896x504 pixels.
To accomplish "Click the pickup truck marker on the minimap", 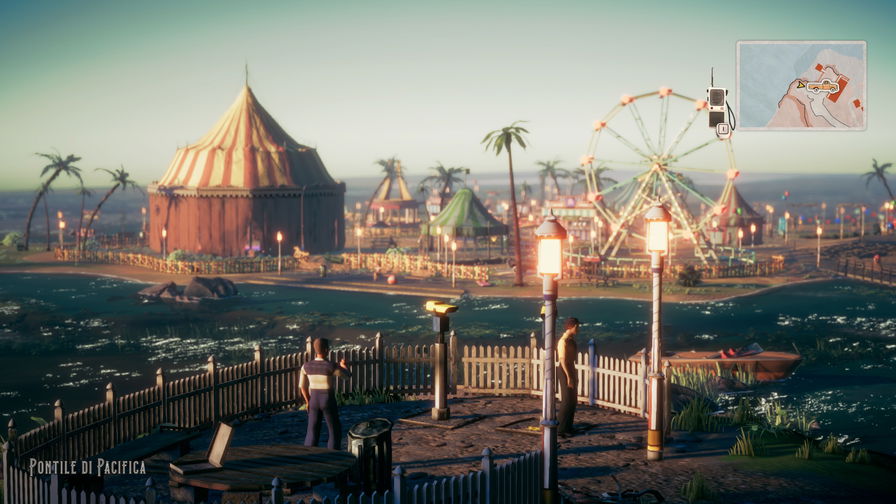I will coord(822,87).
